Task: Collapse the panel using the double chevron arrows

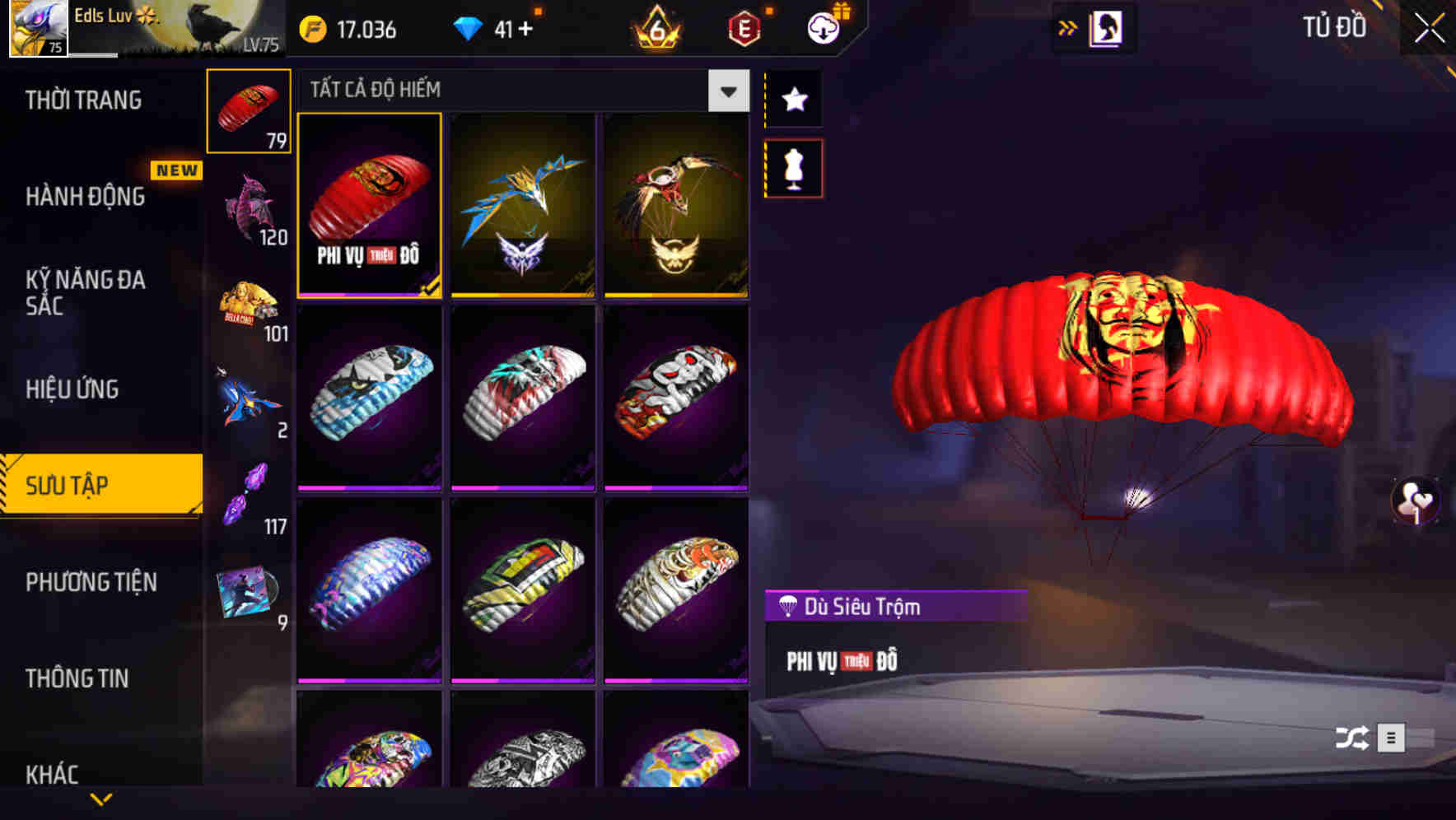Action: click(x=1068, y=26)
